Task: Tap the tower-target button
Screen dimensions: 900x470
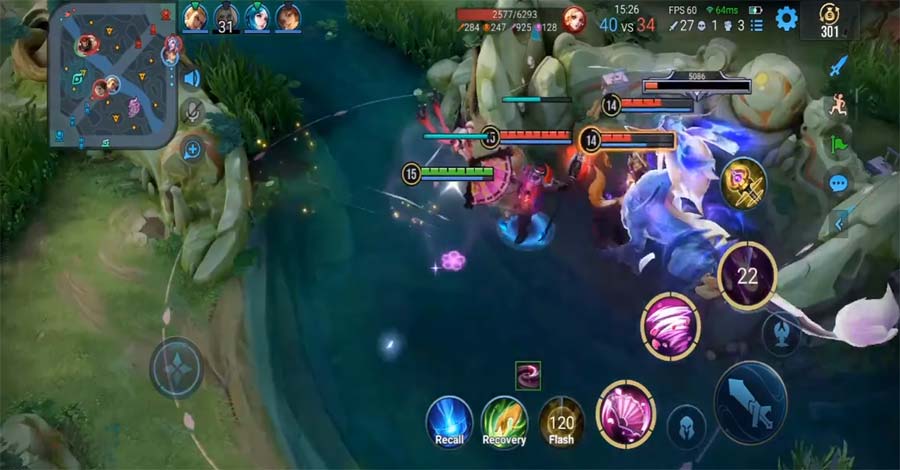Action: [x=780, y=333]
